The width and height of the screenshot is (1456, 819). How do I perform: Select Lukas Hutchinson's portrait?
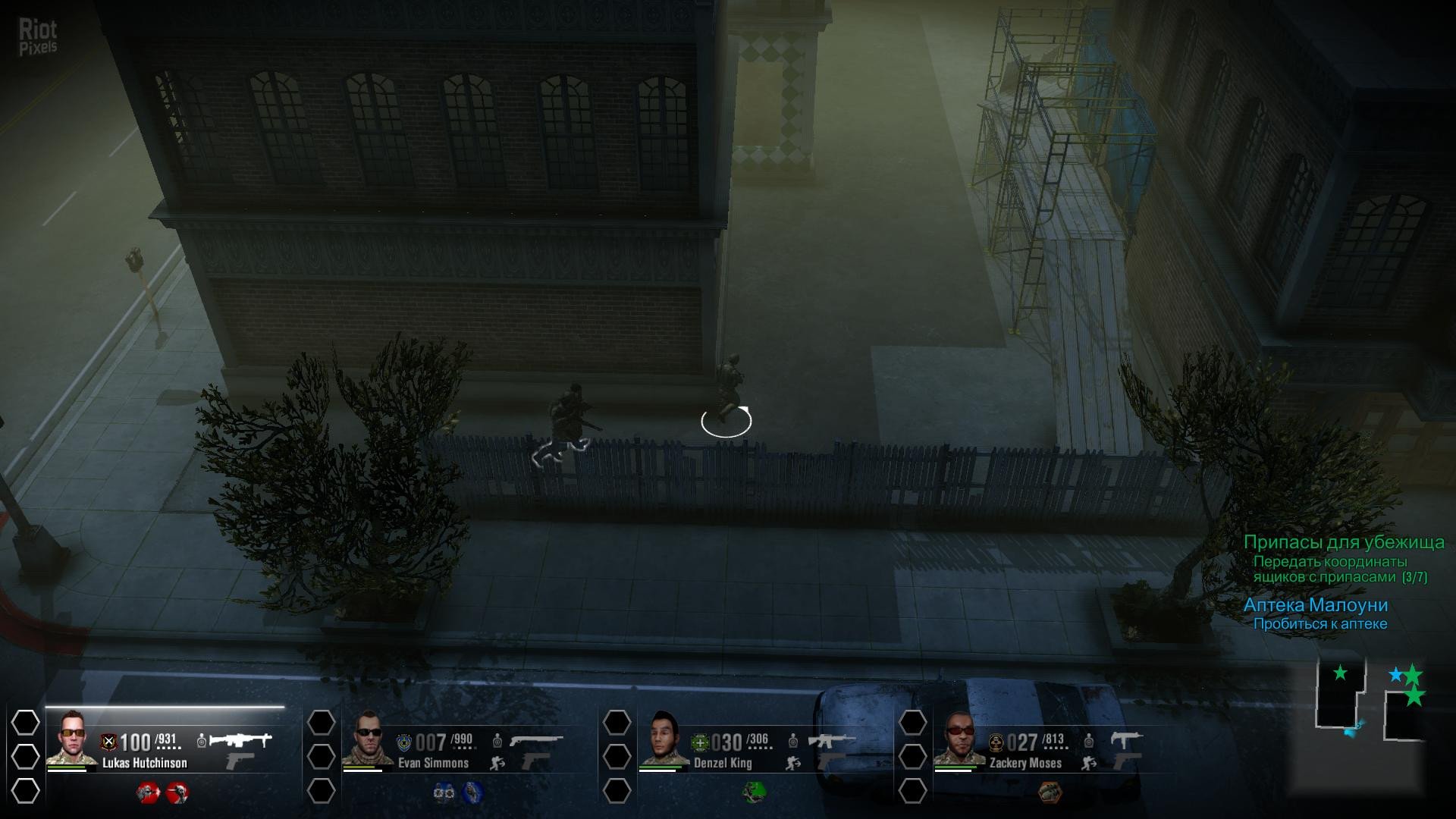[x=71, y=738]
